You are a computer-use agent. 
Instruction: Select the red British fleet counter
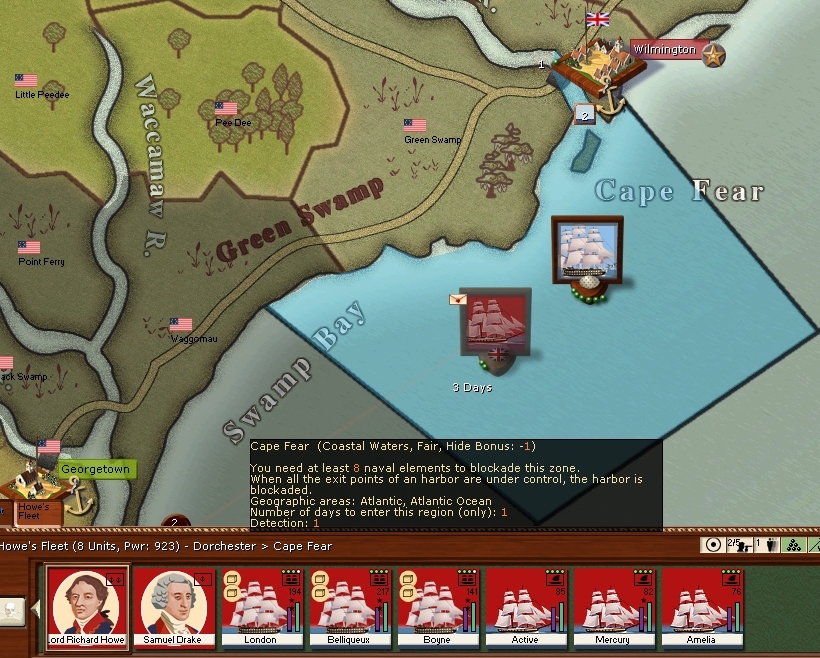pyautogui.click(x=496, y=322)
